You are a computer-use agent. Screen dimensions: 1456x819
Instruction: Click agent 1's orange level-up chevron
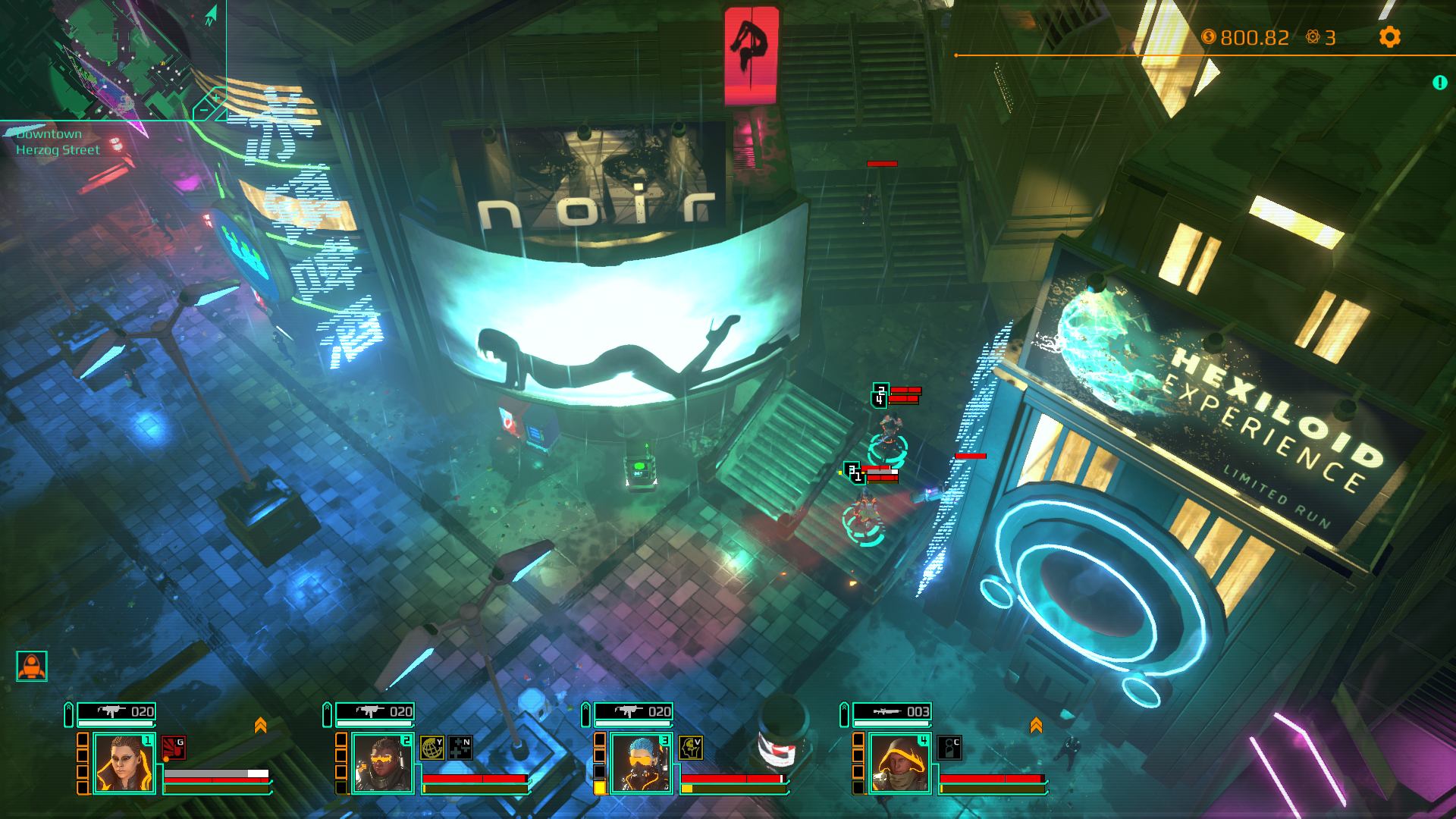click(260, 726)
